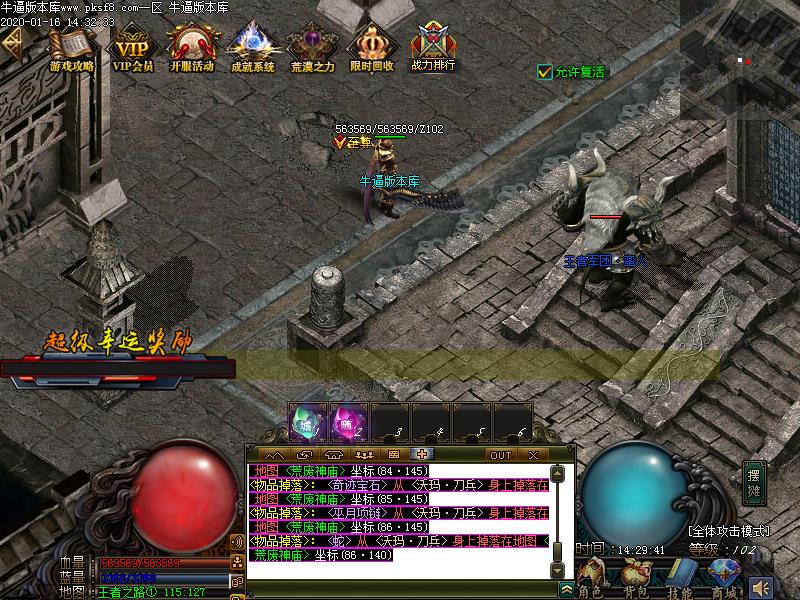The height and width of the screenshot is (600, 800).
Task: Open the 技能 skills book
Action: (x=680, y=575)
